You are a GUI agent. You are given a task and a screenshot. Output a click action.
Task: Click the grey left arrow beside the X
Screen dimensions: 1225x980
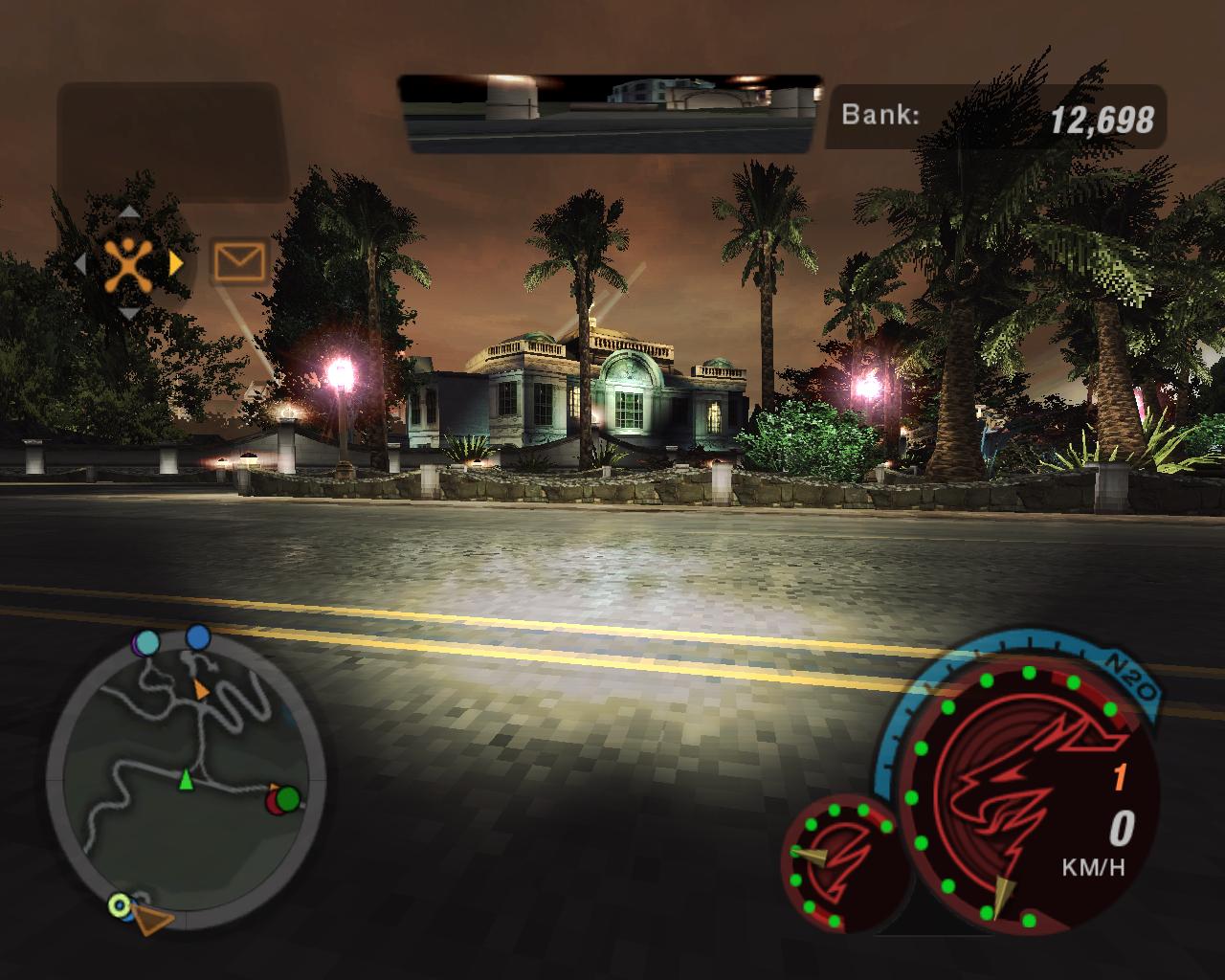pos(80,263)
